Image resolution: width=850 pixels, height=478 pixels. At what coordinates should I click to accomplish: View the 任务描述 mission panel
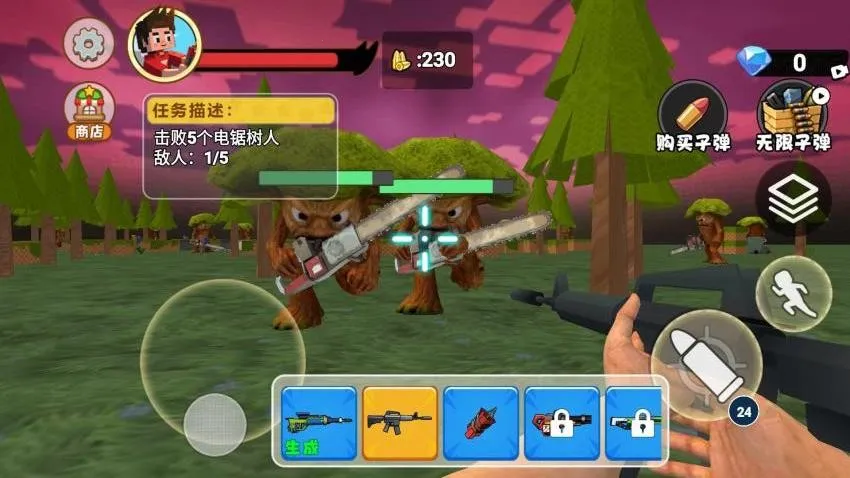click(240, 146)
